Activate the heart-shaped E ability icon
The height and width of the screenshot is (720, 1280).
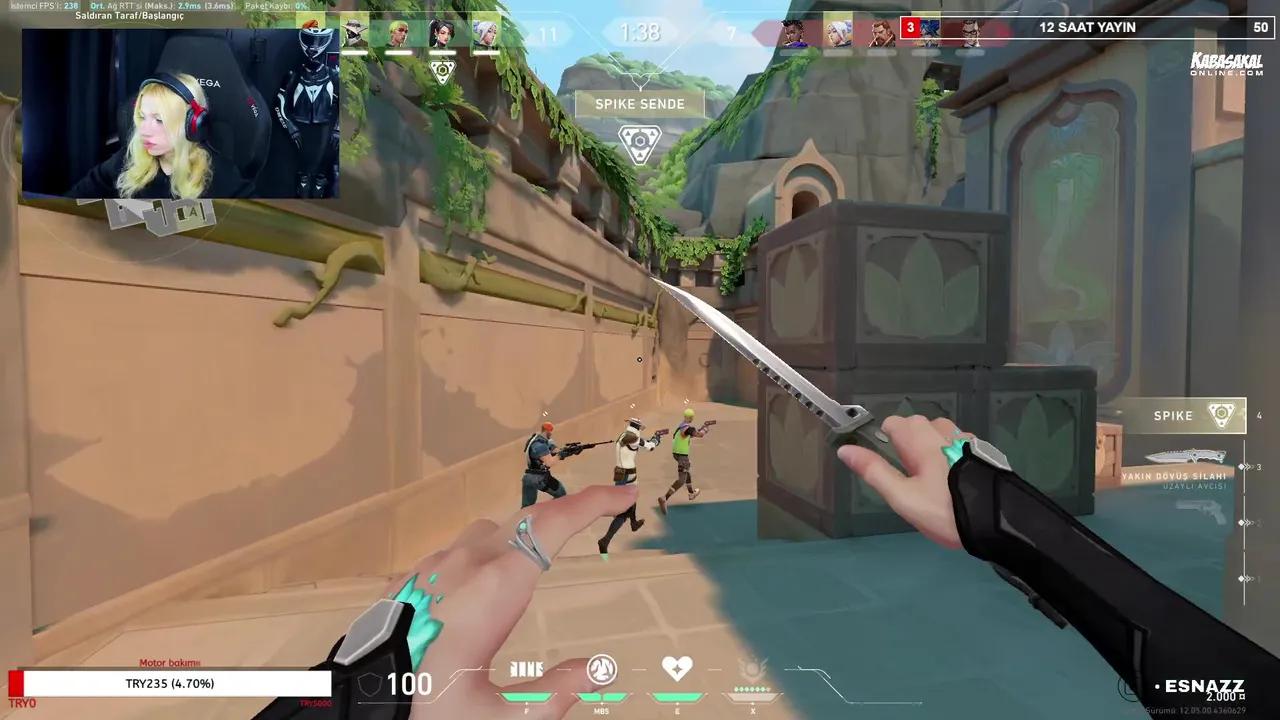coord(677,669)
